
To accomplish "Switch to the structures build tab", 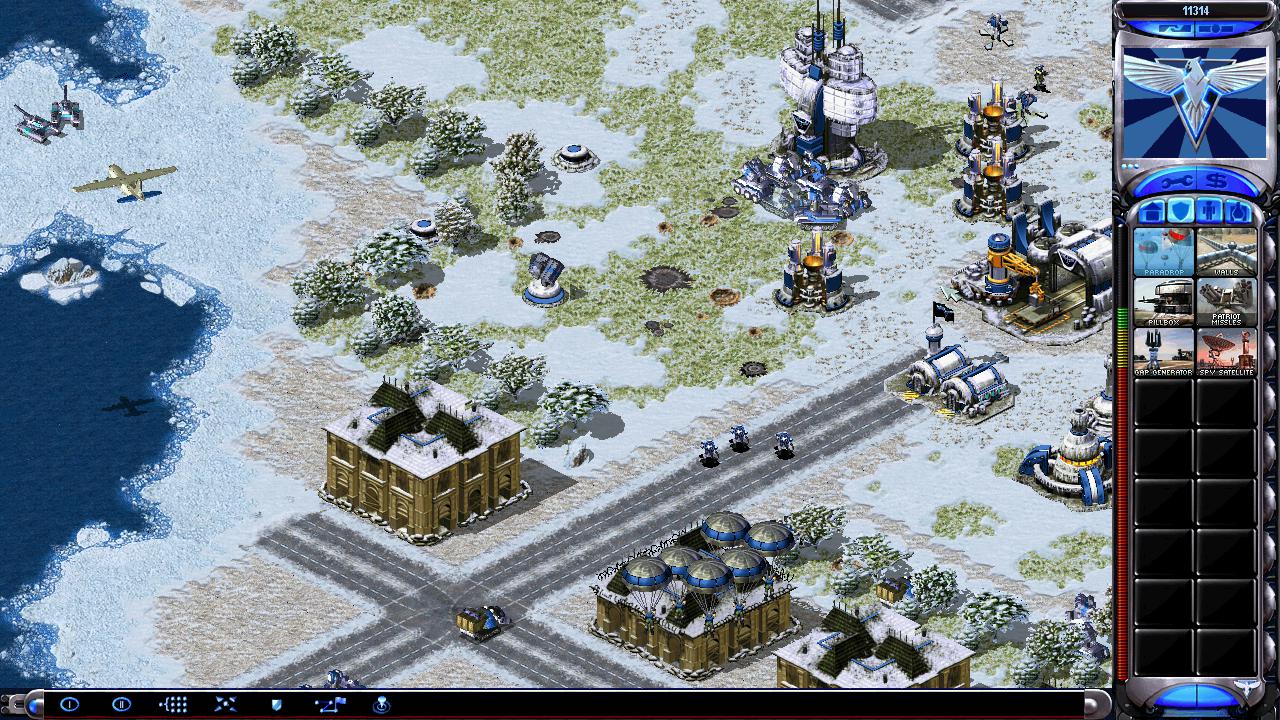I will click(1151, 211).
